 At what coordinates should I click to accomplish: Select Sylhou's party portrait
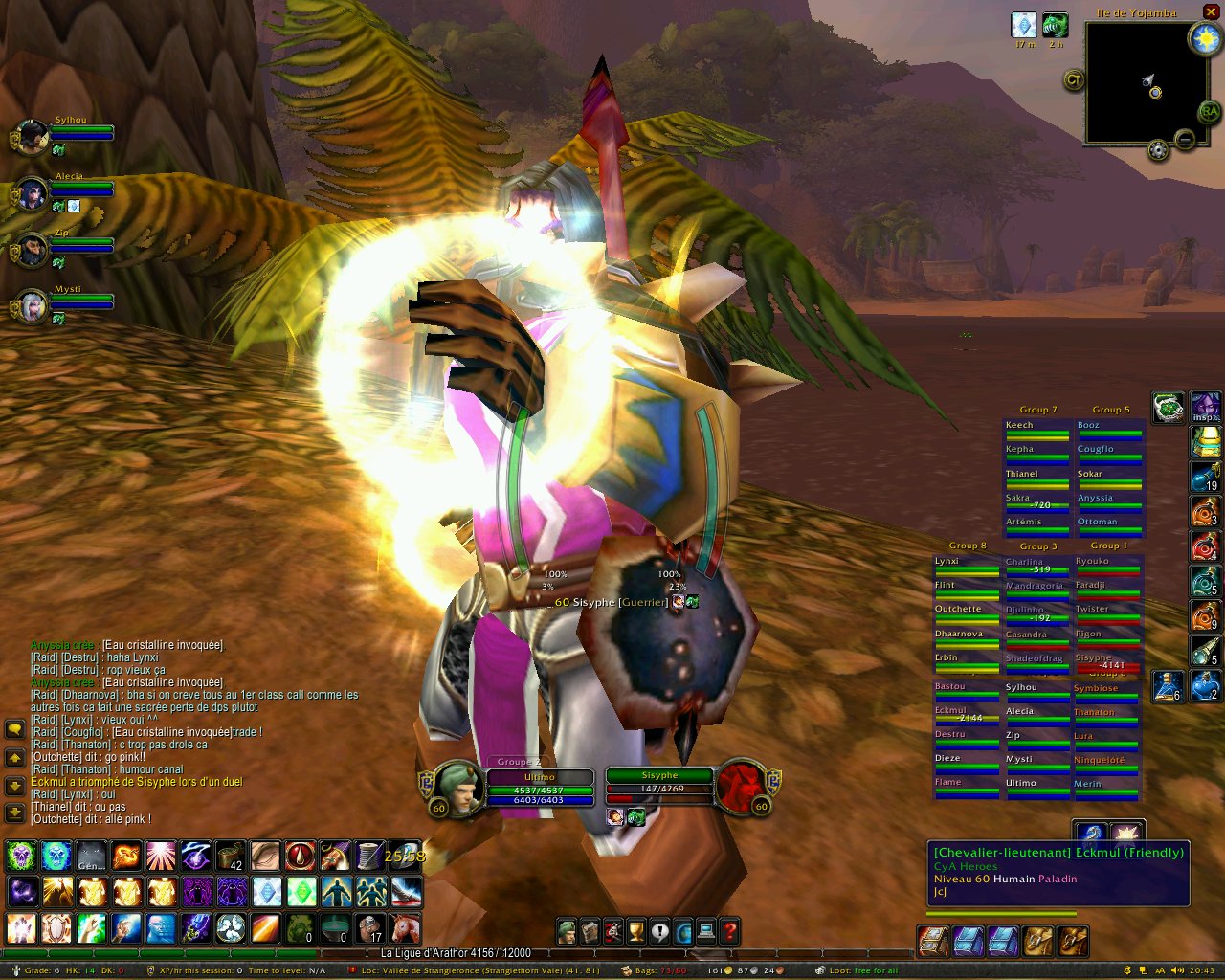(x=32, y=137)
